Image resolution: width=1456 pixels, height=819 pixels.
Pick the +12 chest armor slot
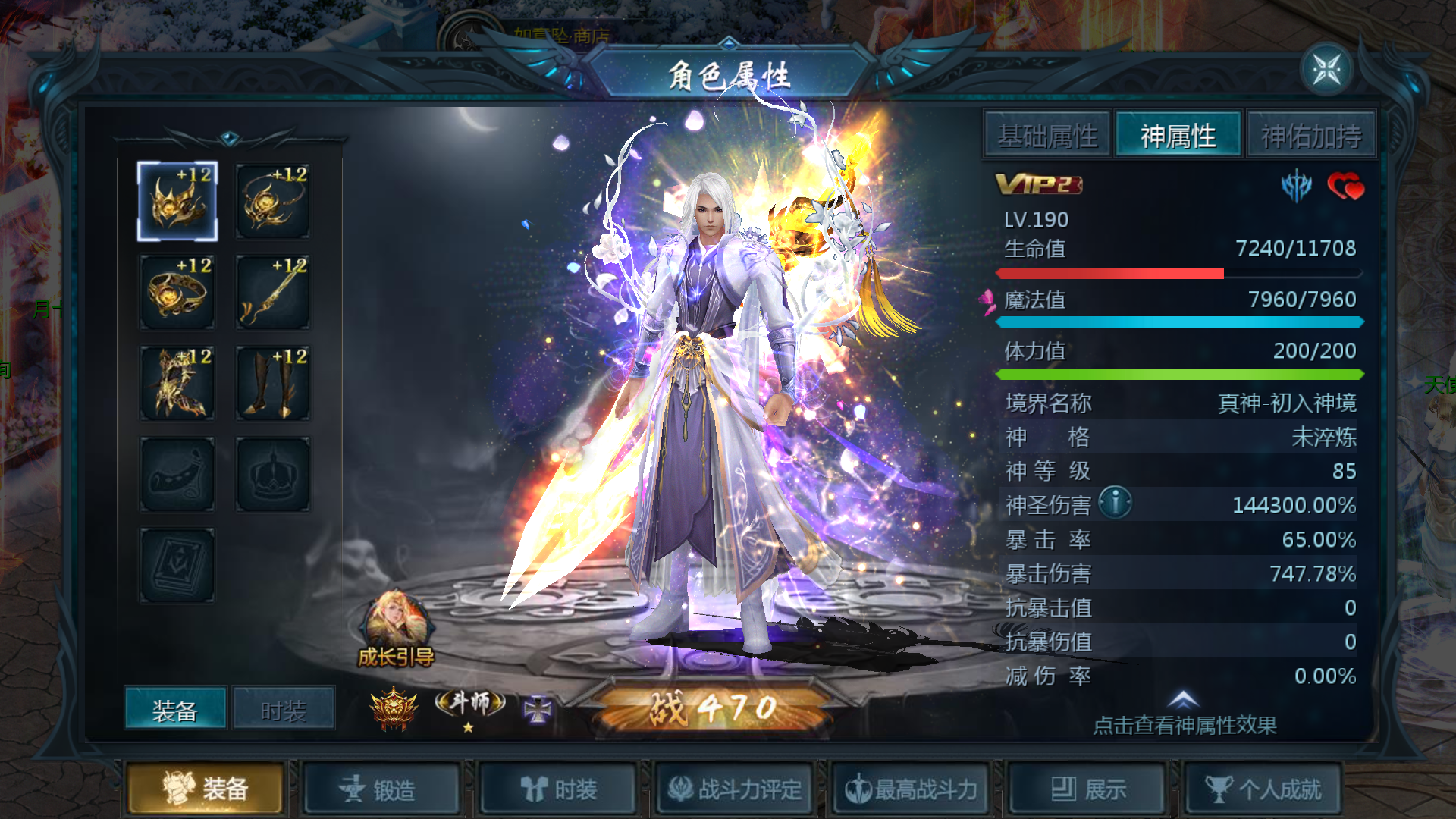click(177, 384)
